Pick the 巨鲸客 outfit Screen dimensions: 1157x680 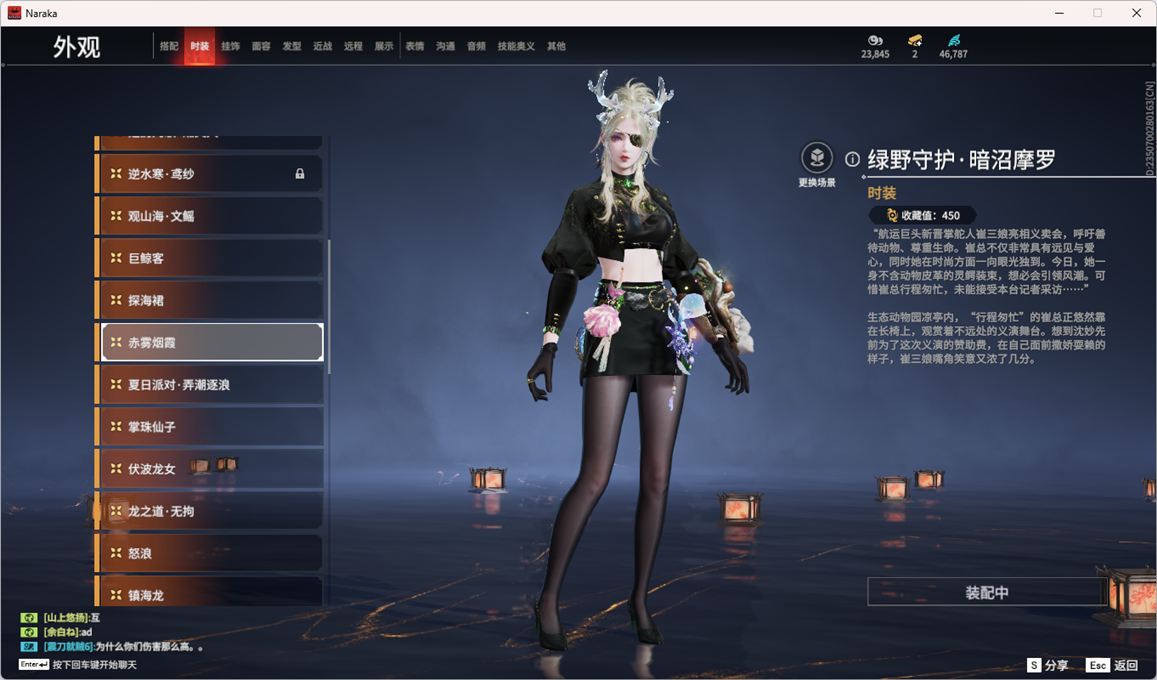(x=211, y=258)
